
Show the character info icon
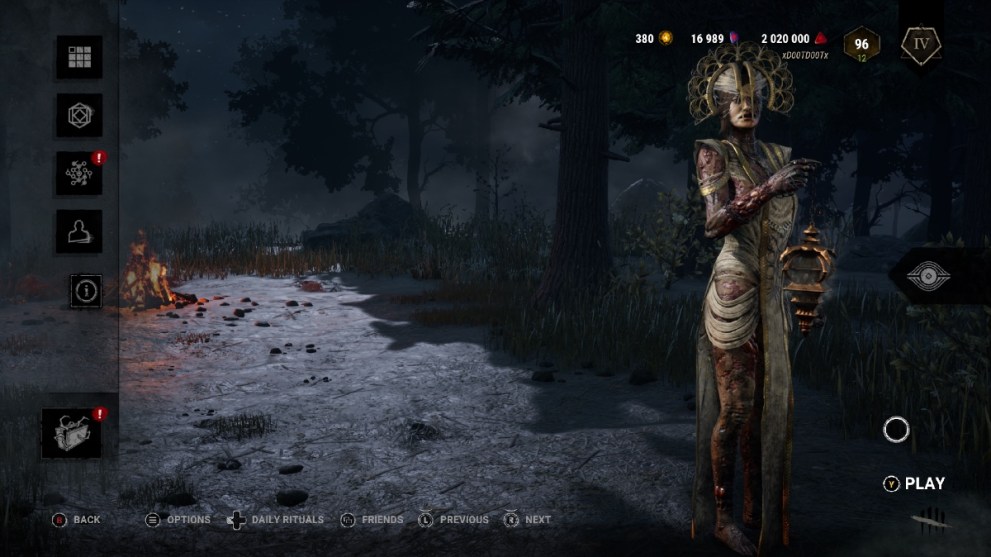pyautogui.click(x=86, y=290)
